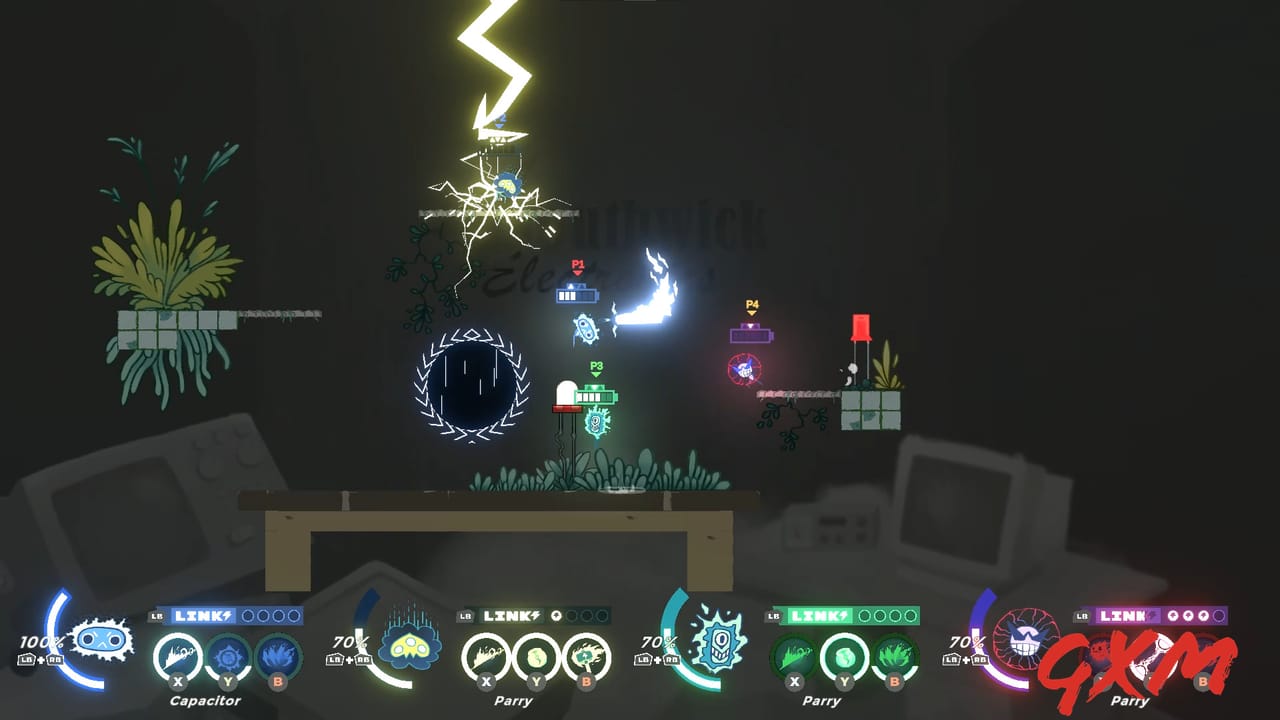Screen dimensions: 1280x720
Task: Toggle the first LINK pip for player 1
Action: click(246, 614)
